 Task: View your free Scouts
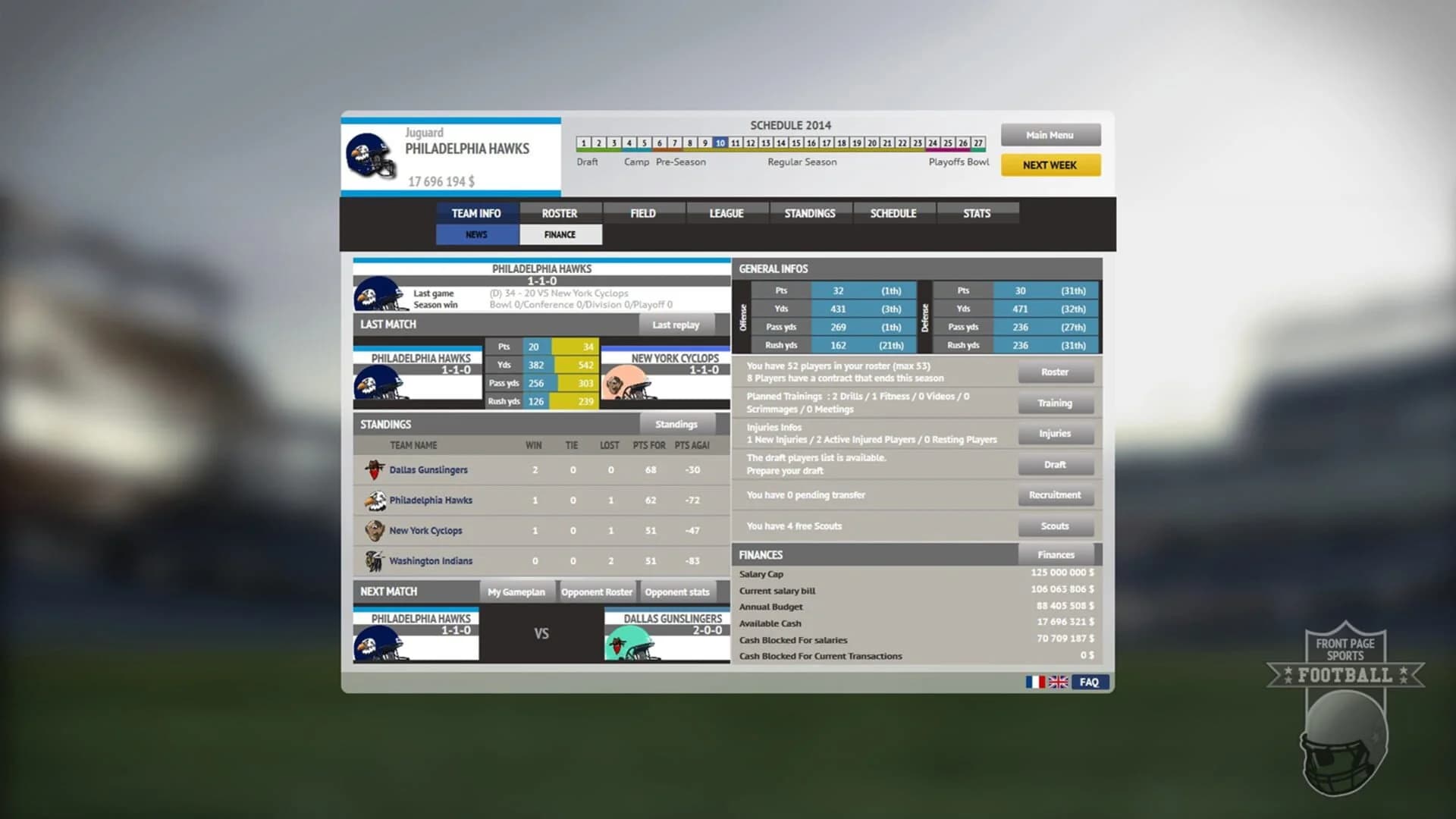point(1056,526)
